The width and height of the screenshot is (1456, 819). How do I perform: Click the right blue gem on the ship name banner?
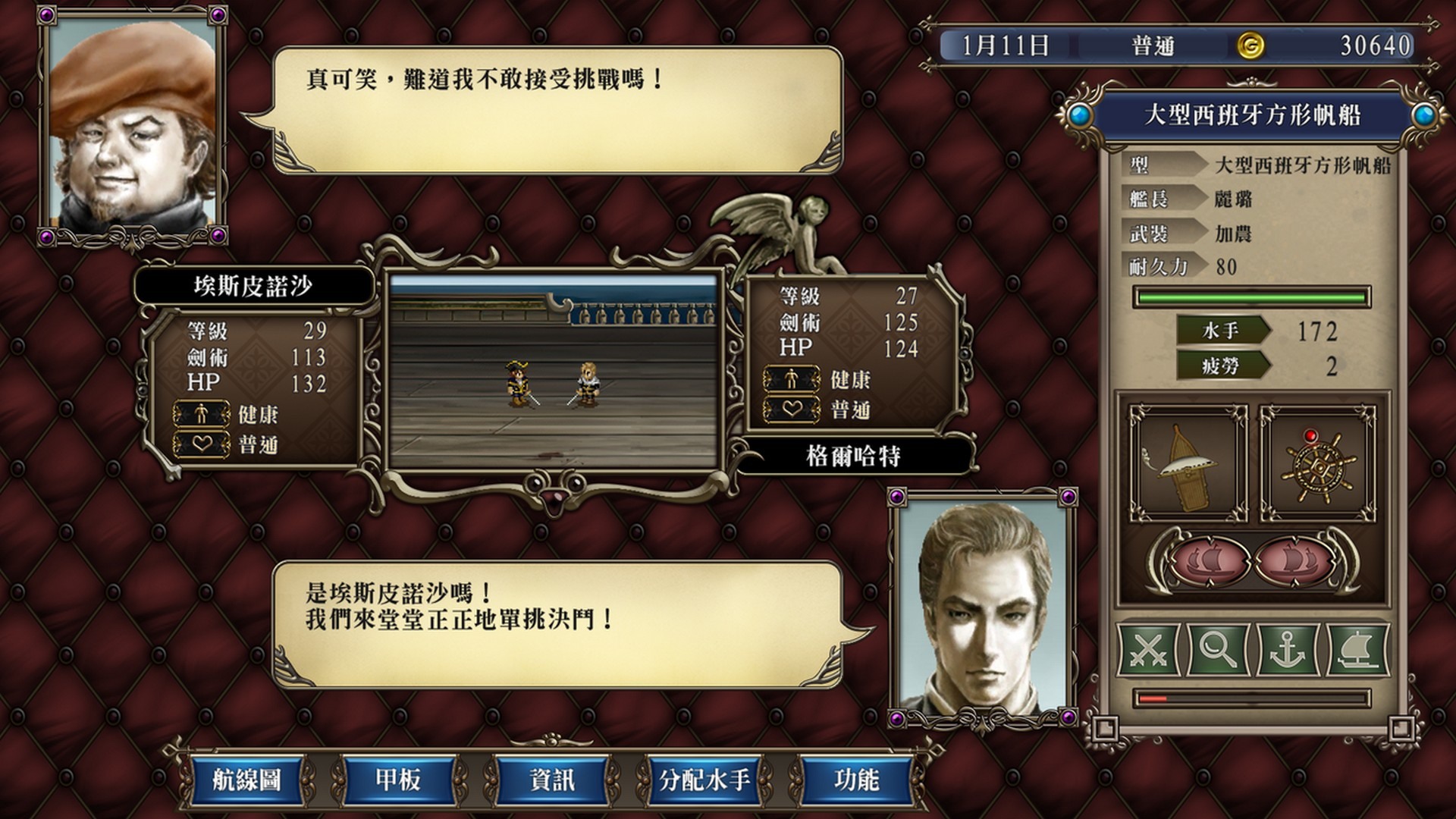click(x=1421, y=115)
